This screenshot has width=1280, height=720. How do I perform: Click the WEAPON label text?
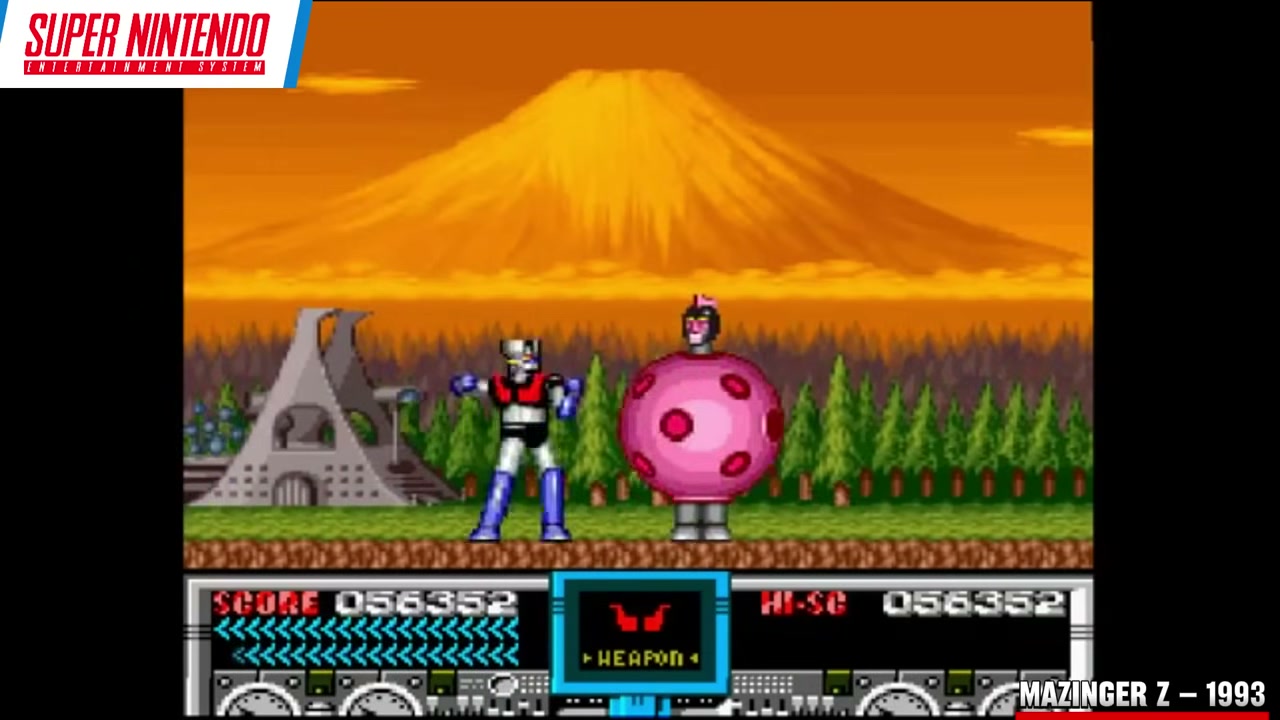[640, 659]
